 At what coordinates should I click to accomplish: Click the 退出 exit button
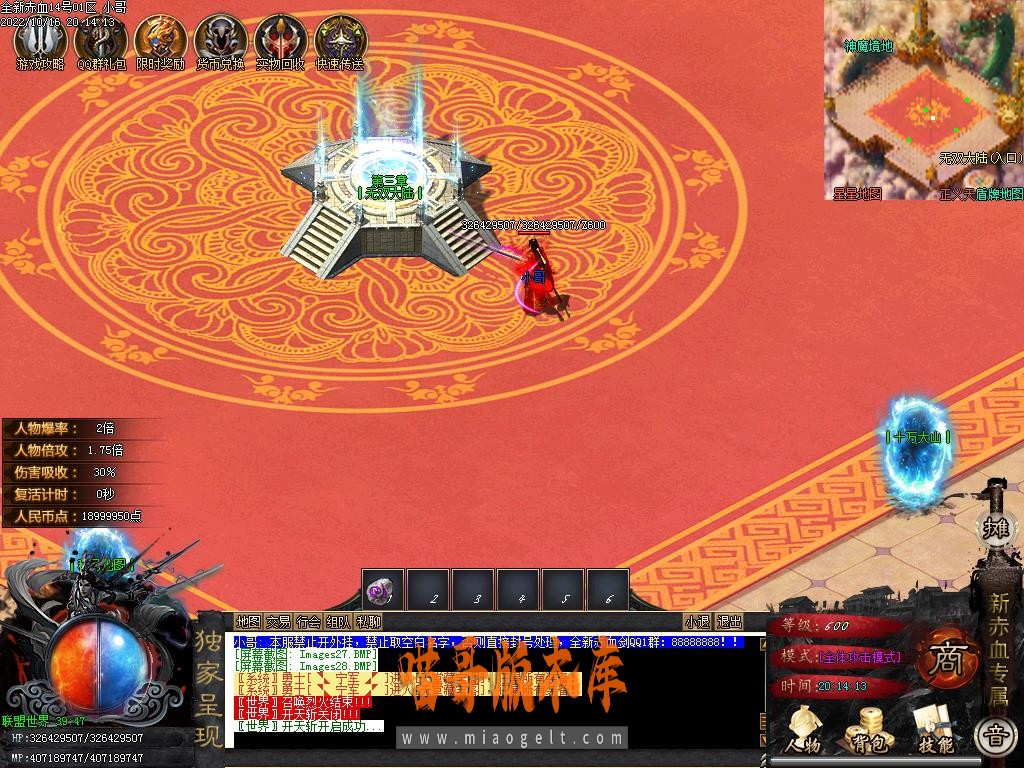[x=729, y=622]
